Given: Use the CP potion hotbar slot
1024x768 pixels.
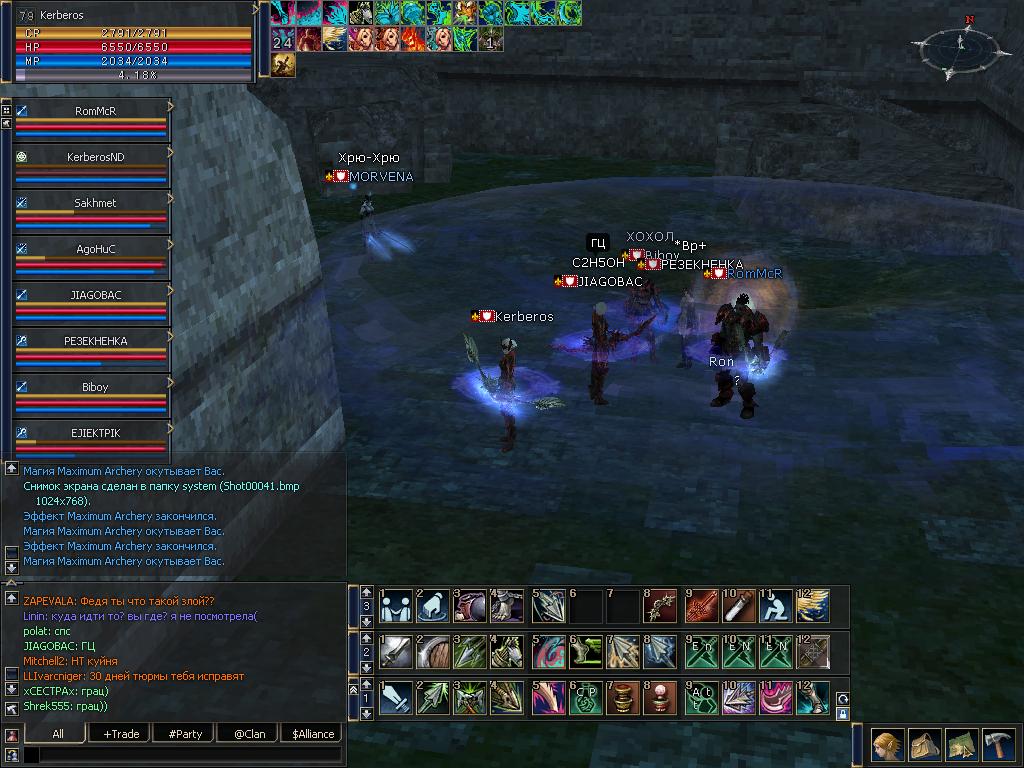Looking at the screenshot, I should click(585, 698).
